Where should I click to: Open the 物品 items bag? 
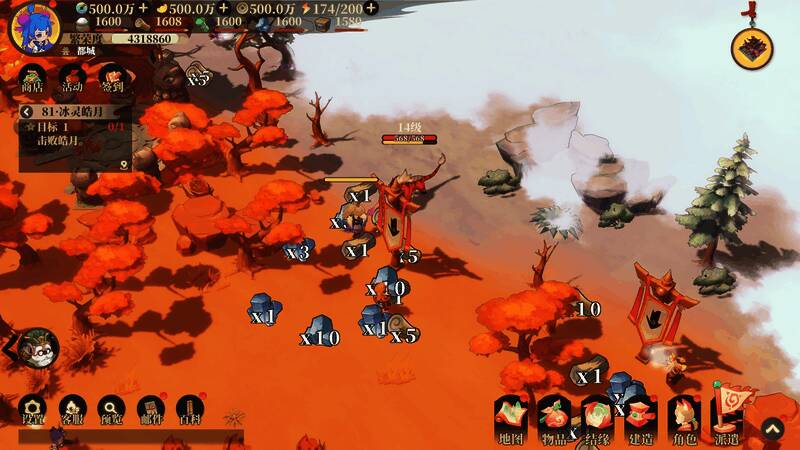point(554,419)
